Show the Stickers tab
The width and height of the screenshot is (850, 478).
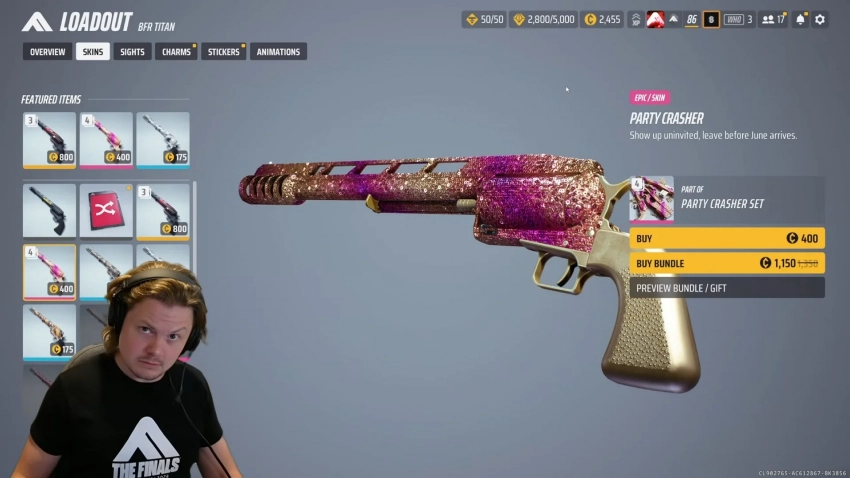click(223, 52)
